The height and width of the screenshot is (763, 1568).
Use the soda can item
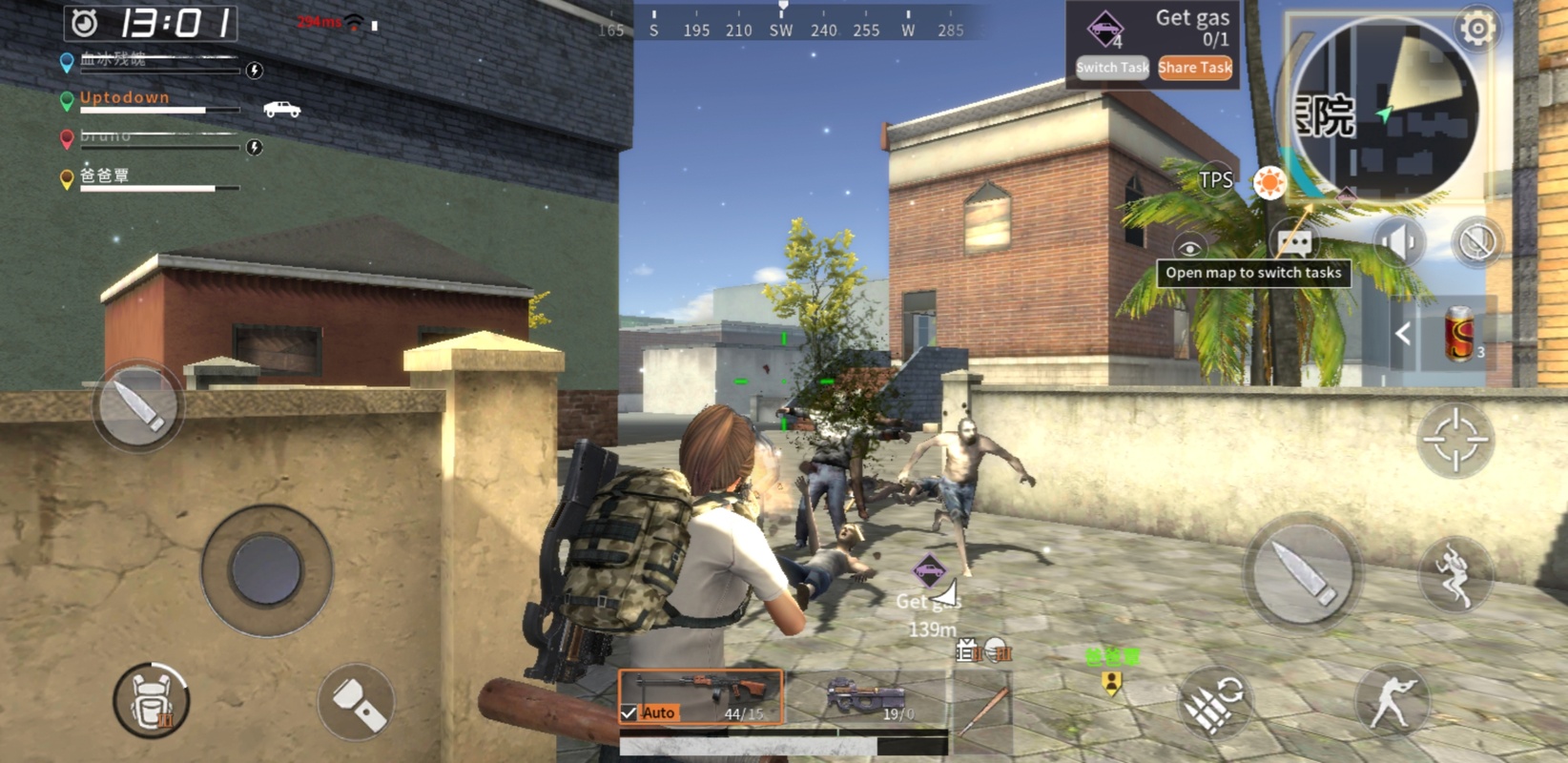[x=1459, y=335]
